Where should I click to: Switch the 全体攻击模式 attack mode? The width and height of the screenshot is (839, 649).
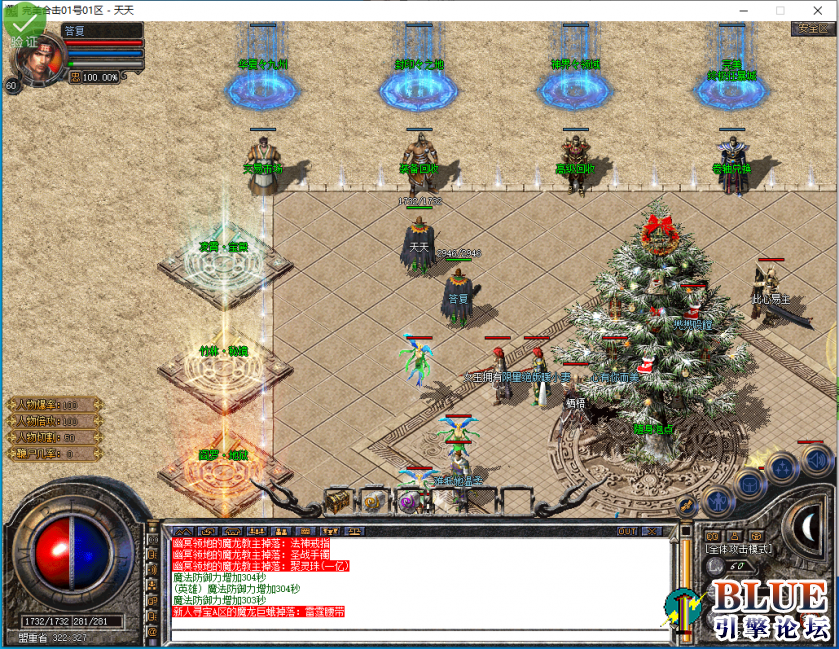(736, 549)
